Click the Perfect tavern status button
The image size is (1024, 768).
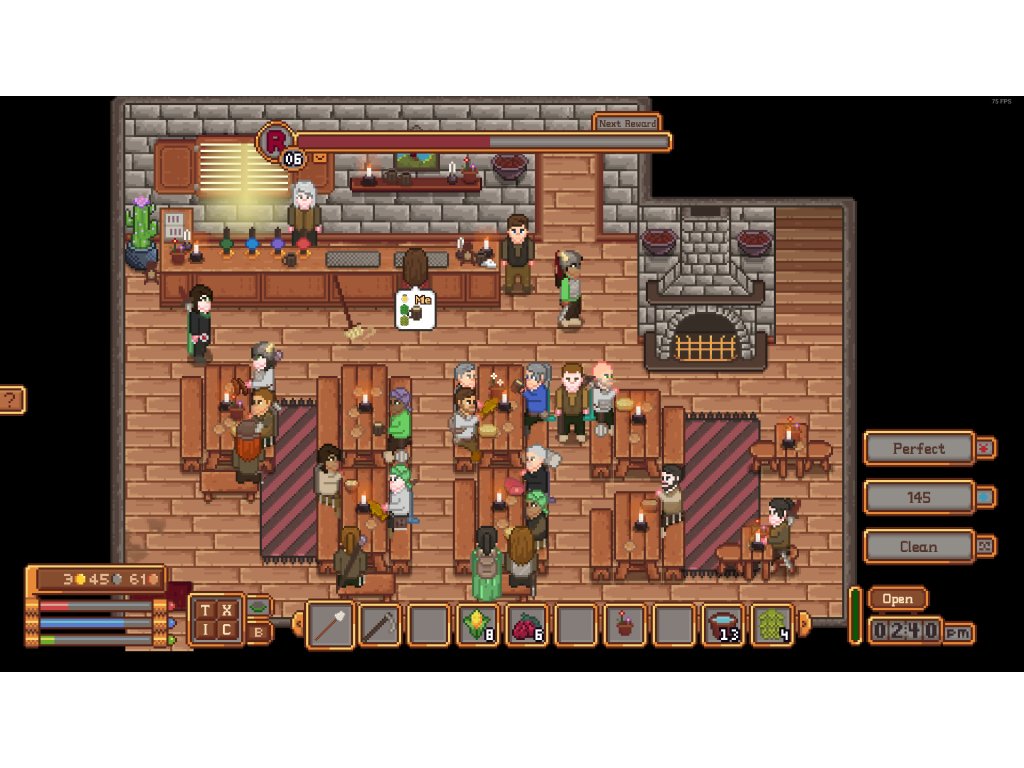(919, 448)
